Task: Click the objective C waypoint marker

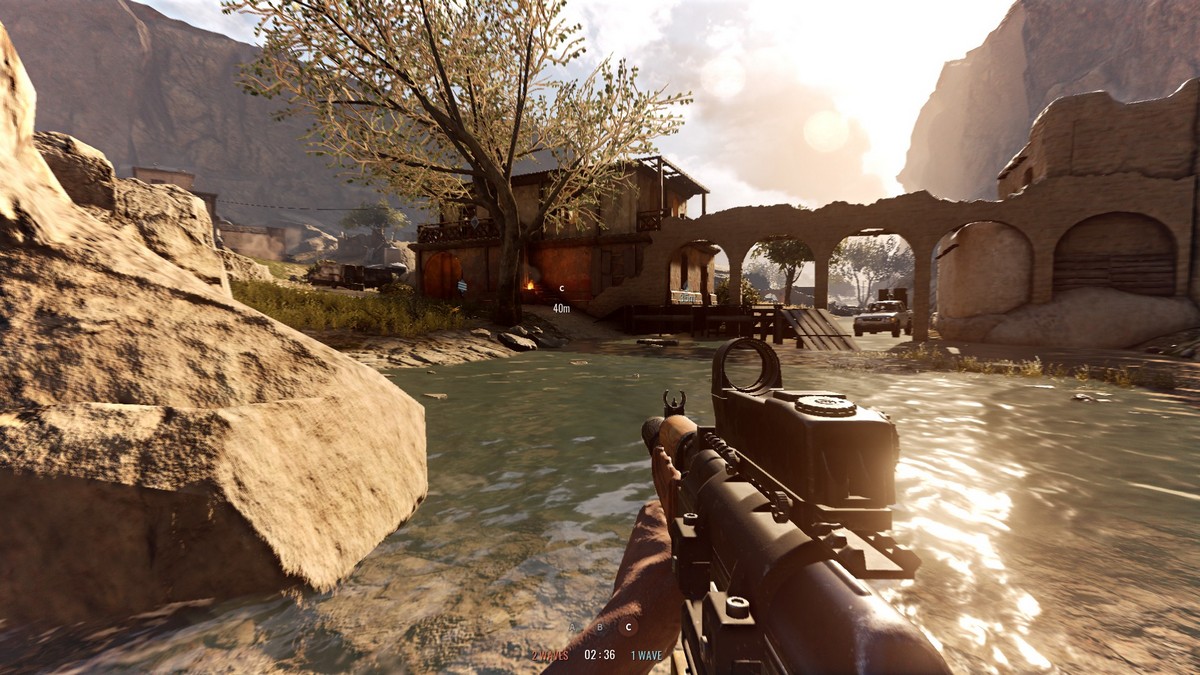Action: [561, 289]
